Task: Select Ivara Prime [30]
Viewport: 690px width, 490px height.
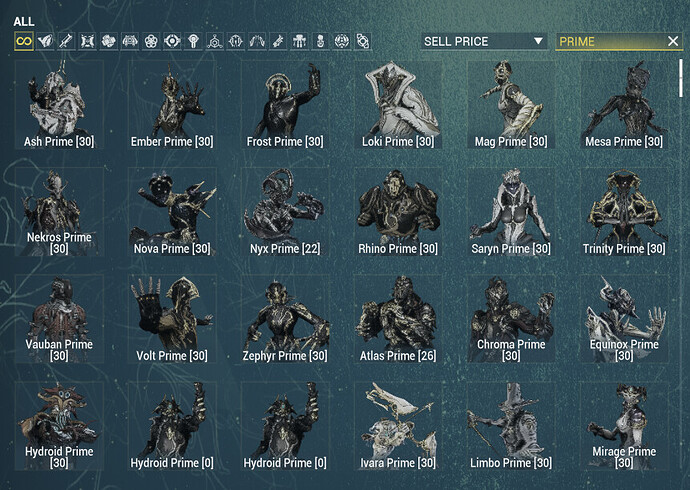Action: [398, 427]
